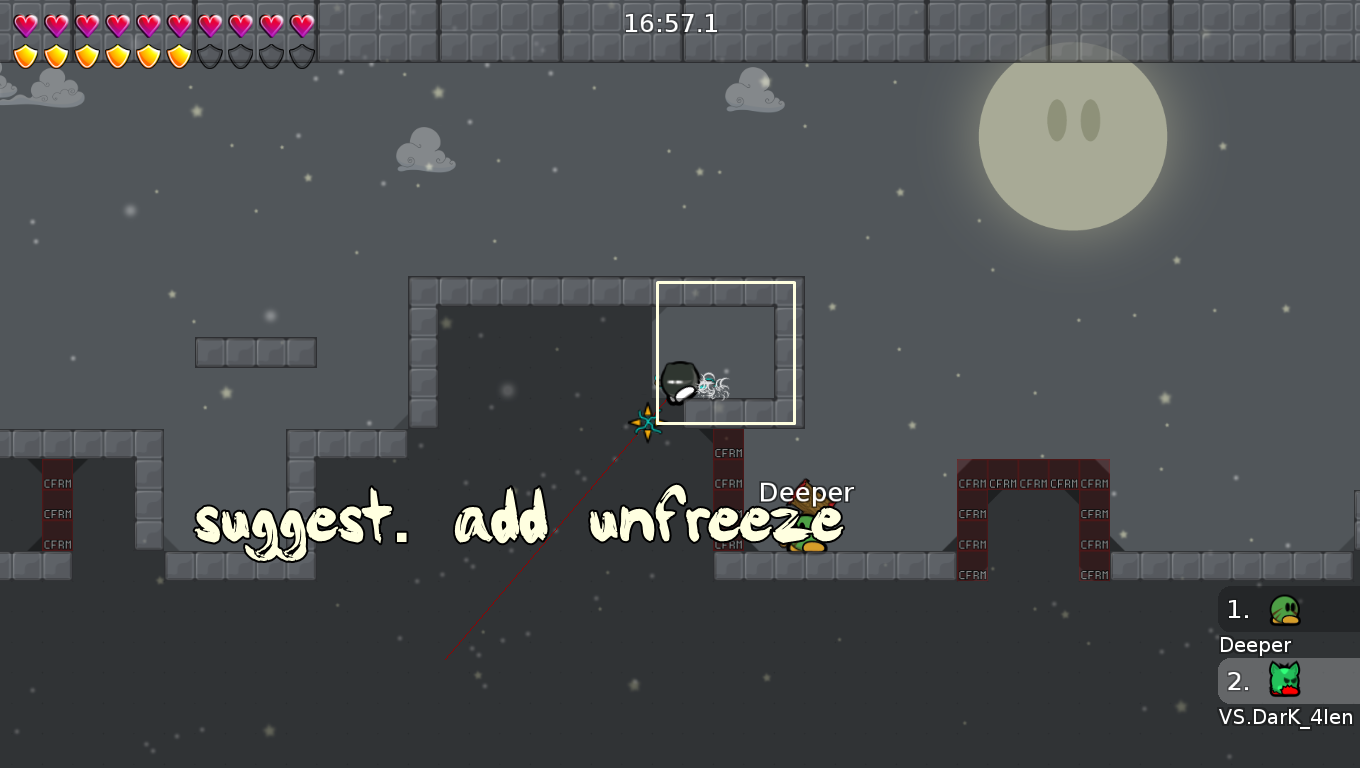Toggle the fifth pink heart icon
1360x768 pixels.
[150, 23]
